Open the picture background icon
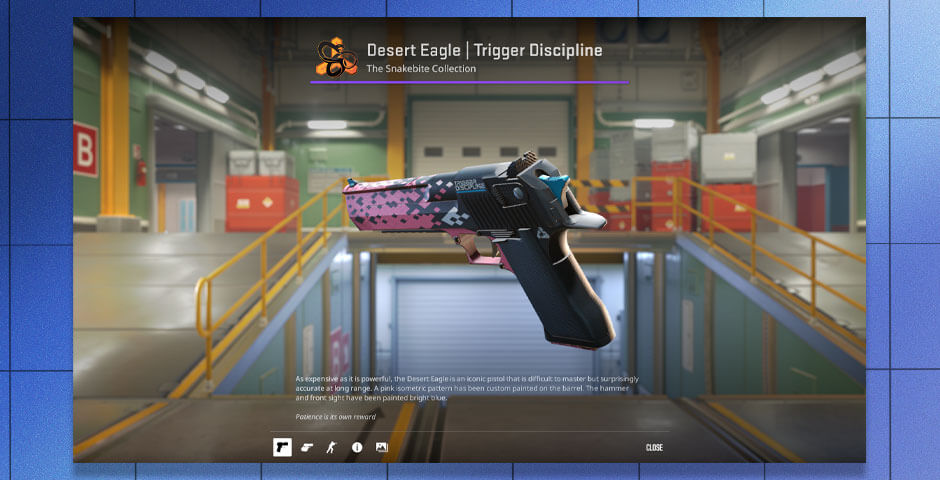Viewport: 940px width, 480px height. [381, 447]
